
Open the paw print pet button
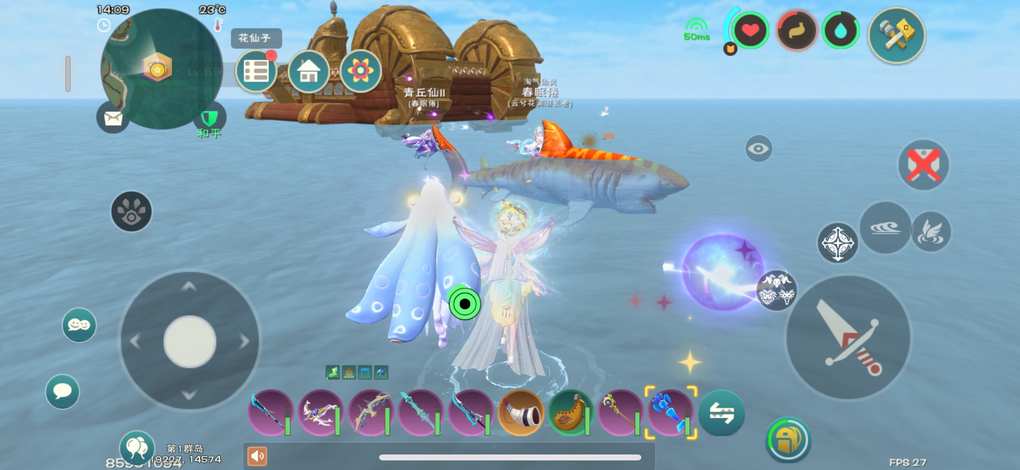click(x=131, y=211)
